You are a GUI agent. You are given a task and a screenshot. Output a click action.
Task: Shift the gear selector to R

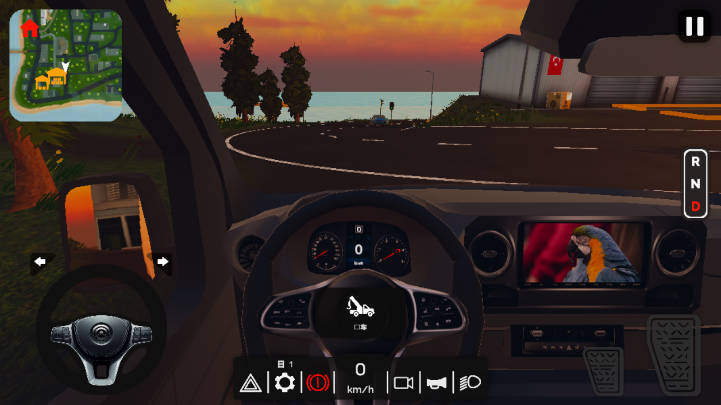pos(695,160)
